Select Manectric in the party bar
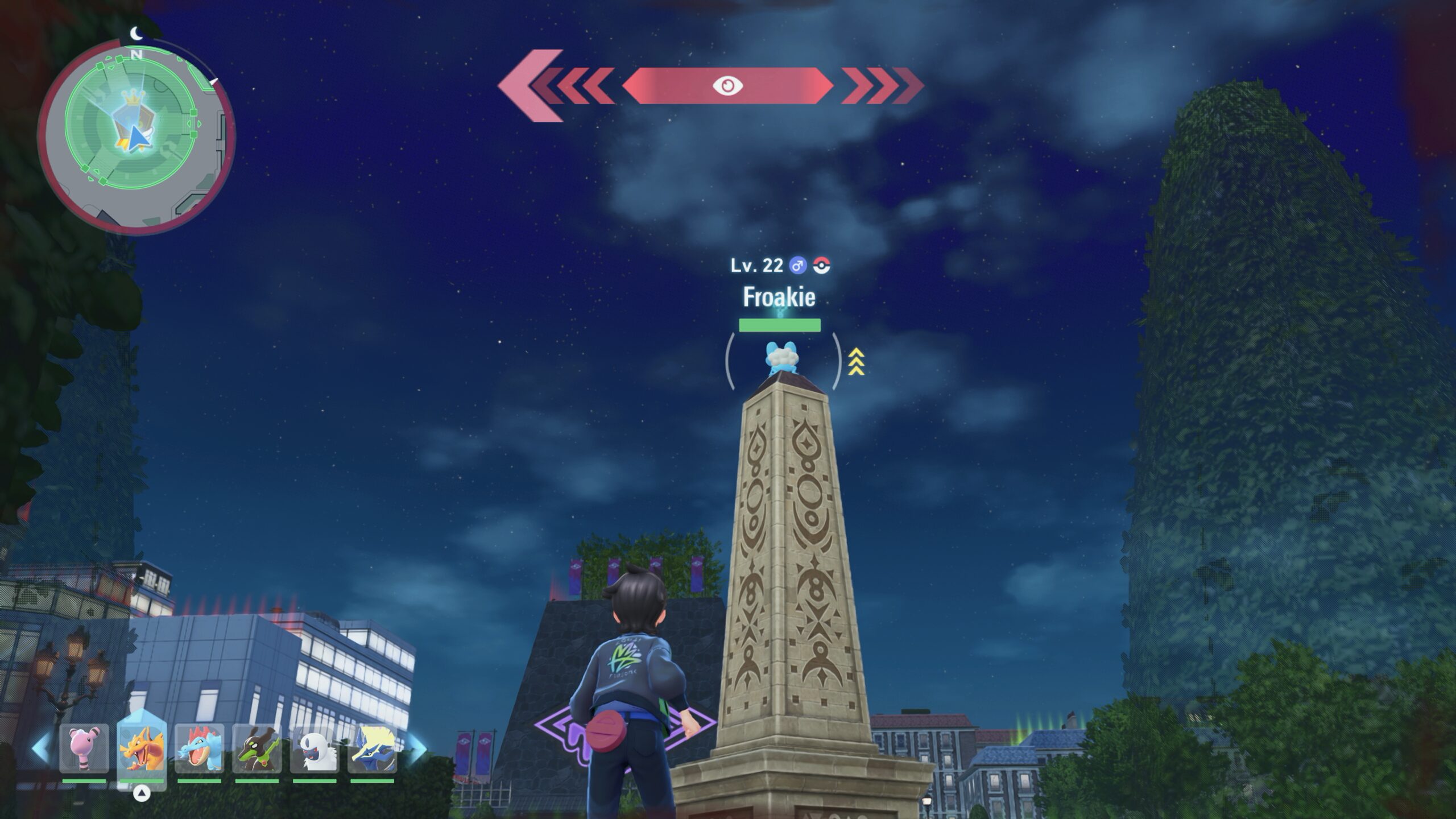 coord(372,748)
